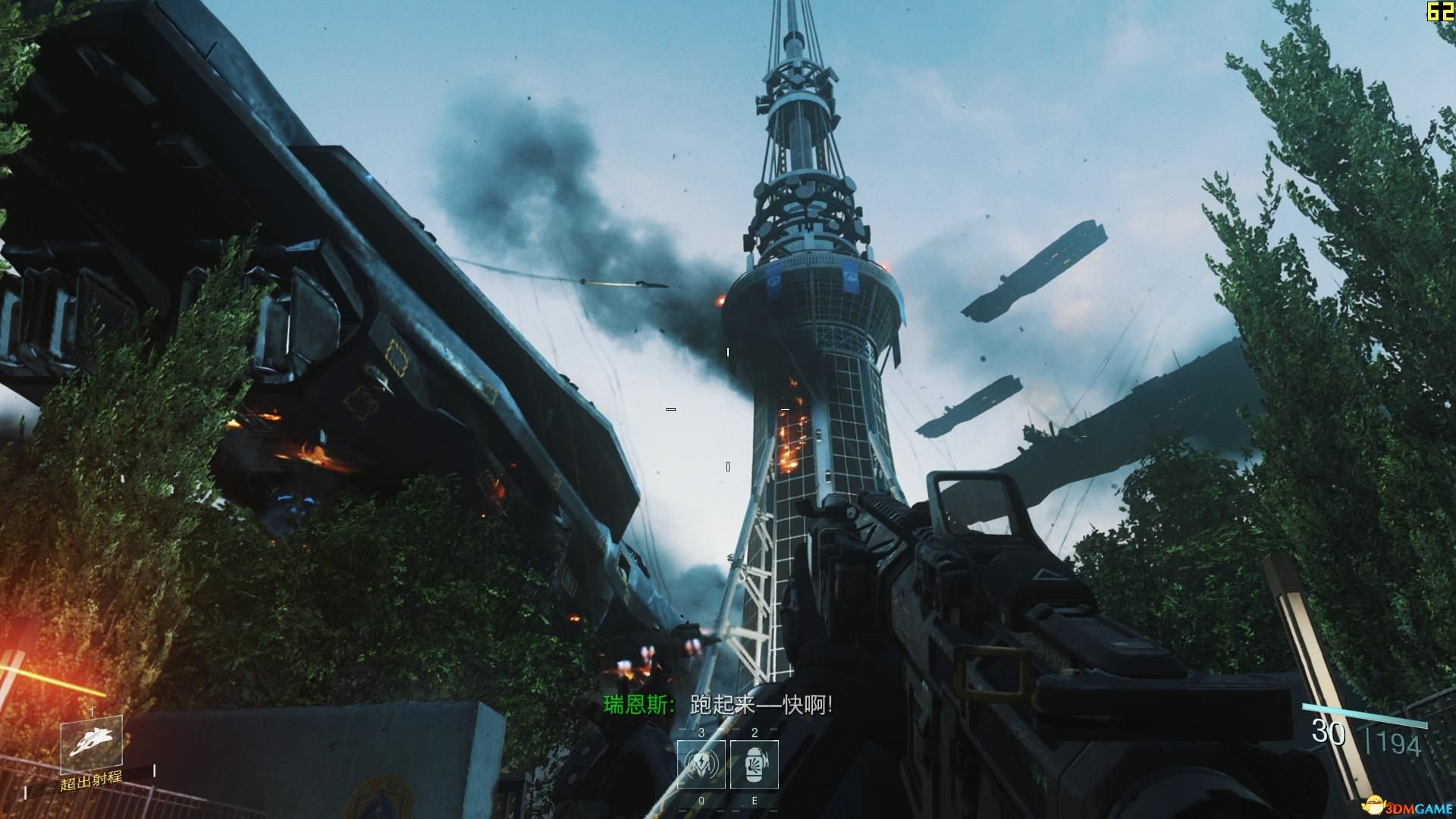This screenshot has width=1456, height=819.
Task: Activate the lightning shock grenade slot
Action: [x=701, y=764]
